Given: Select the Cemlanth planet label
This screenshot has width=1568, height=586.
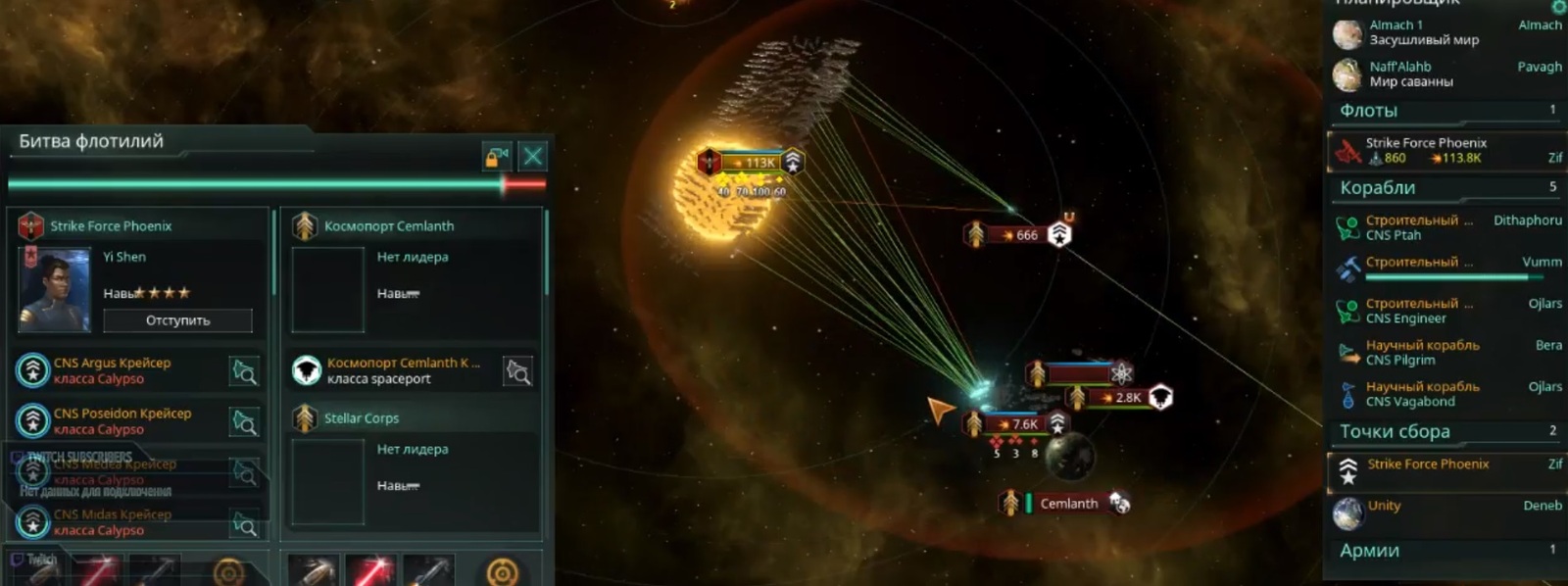Looking at the screenshot, I should tap(1068, 504).
